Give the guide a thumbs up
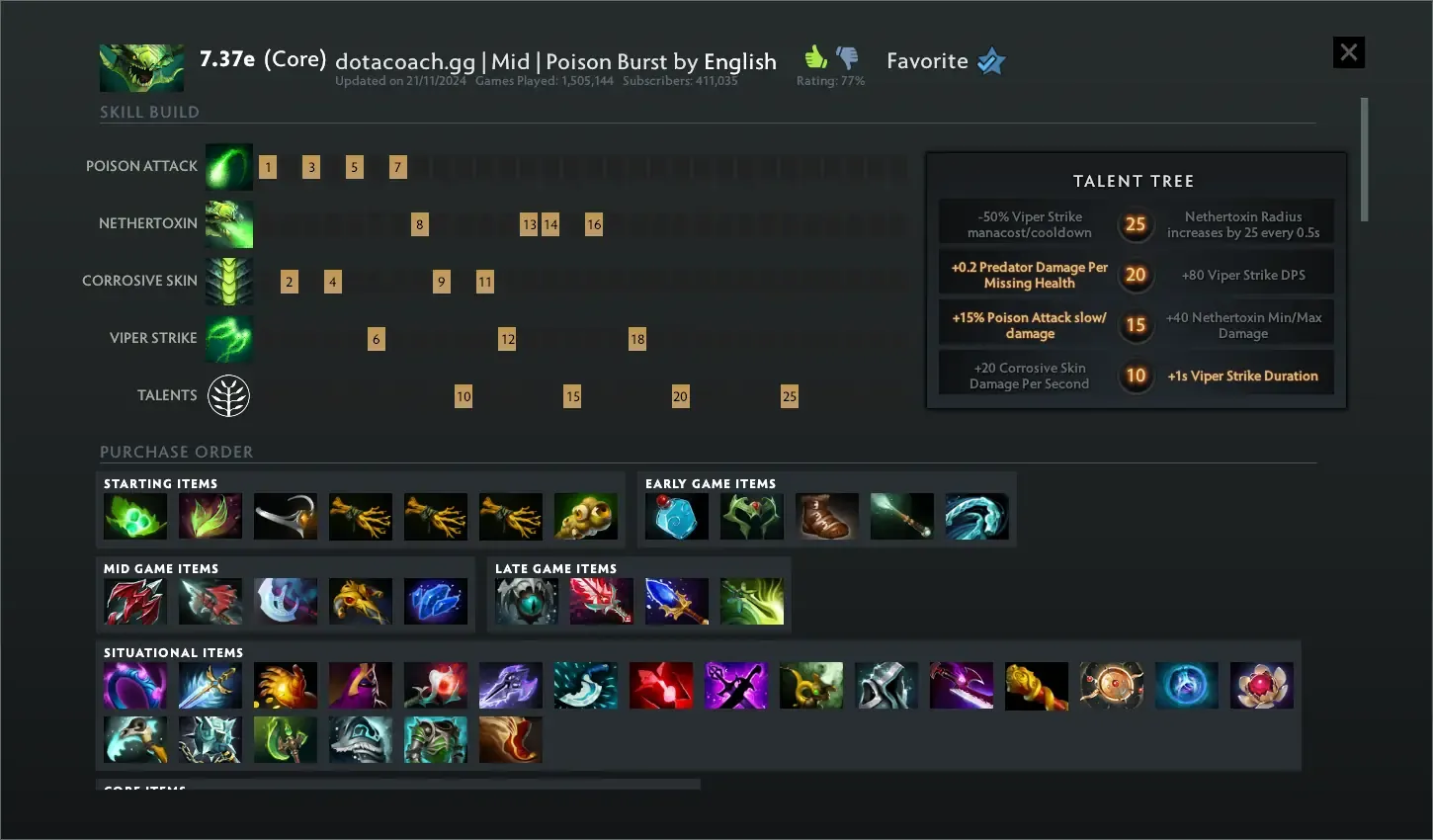Viewport: 1433px width, 840px height. click(815, 56)
